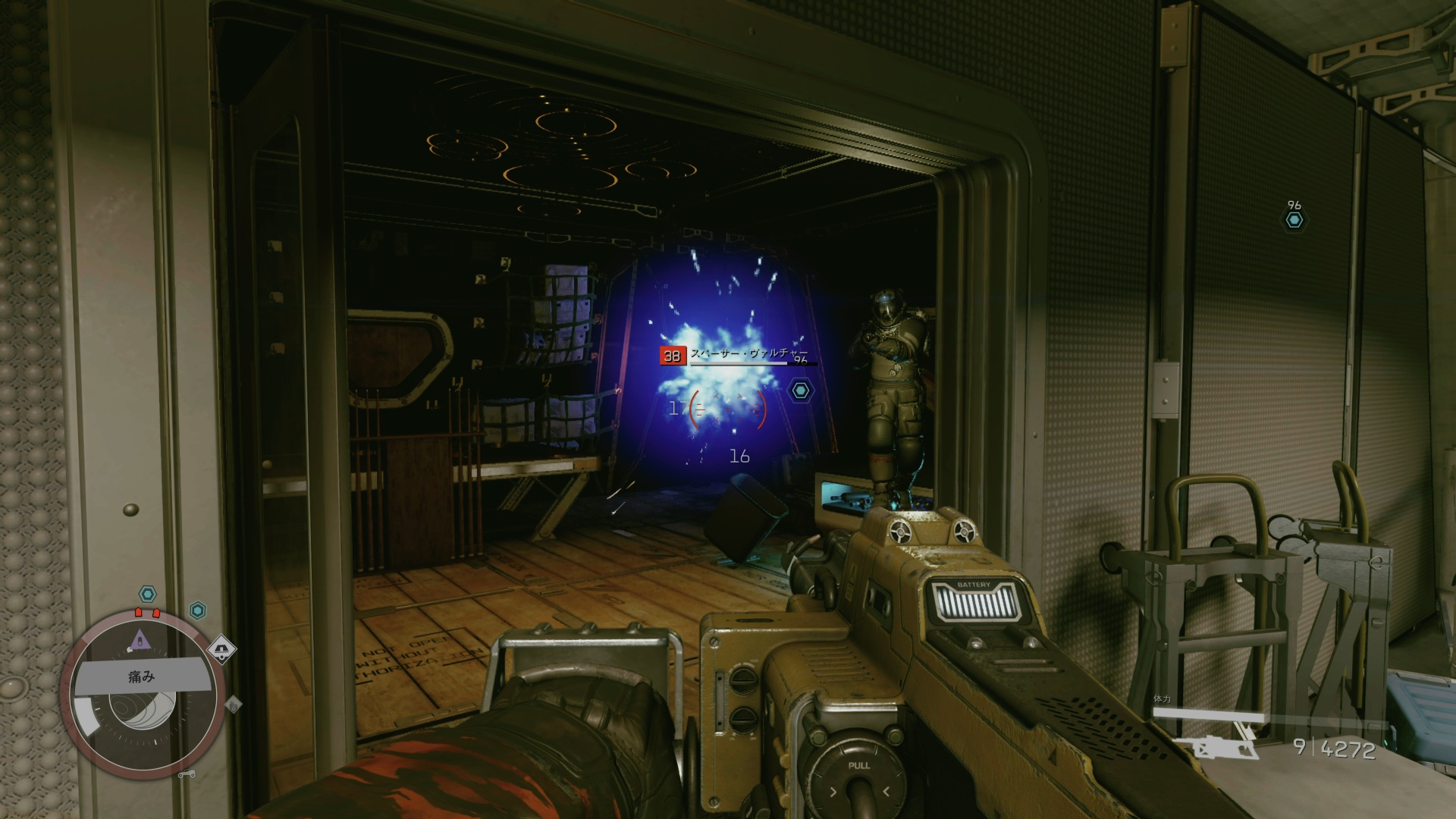This screenshot has width=1456, height=819.
Task: Select the faded hand diamond icon
Action: pos(234,705)
